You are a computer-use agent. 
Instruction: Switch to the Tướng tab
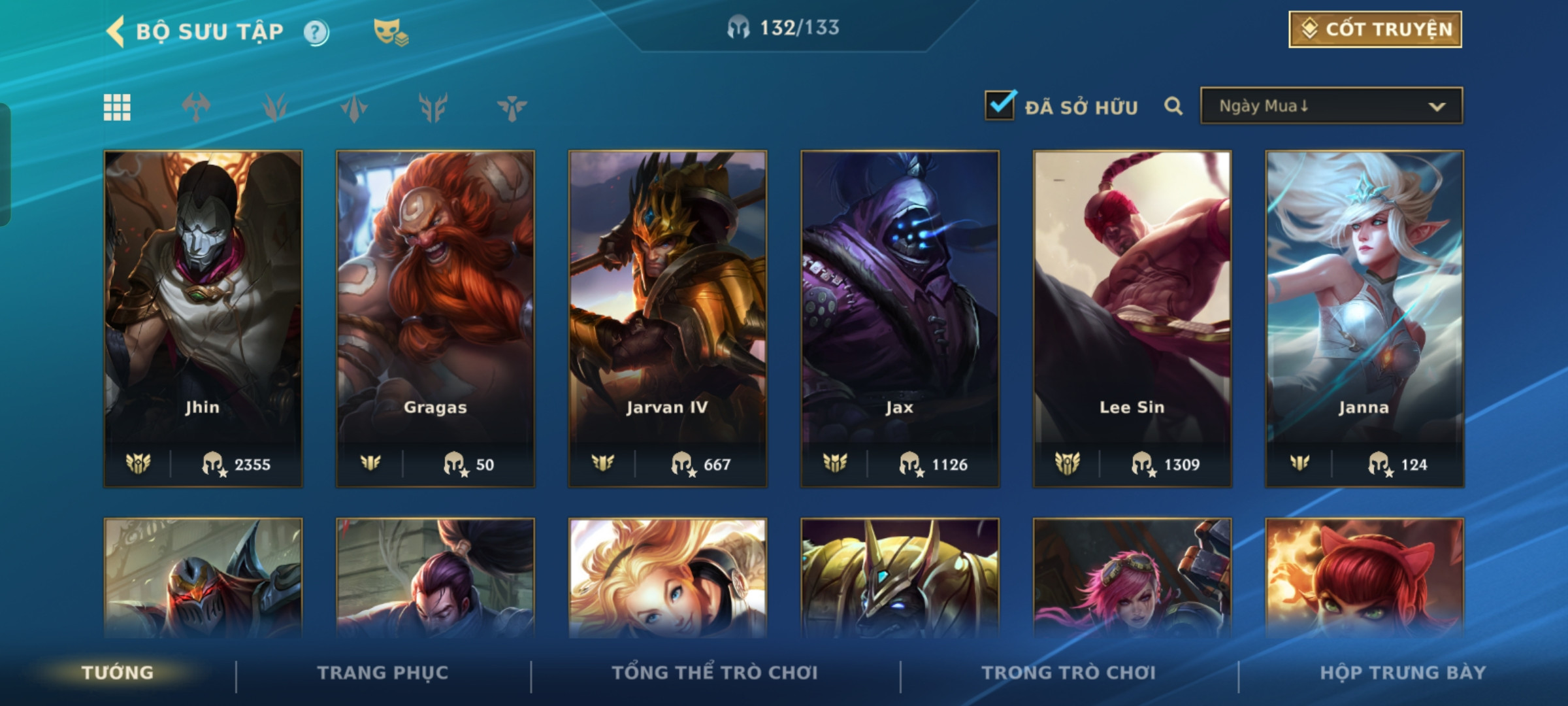[118, 672]
